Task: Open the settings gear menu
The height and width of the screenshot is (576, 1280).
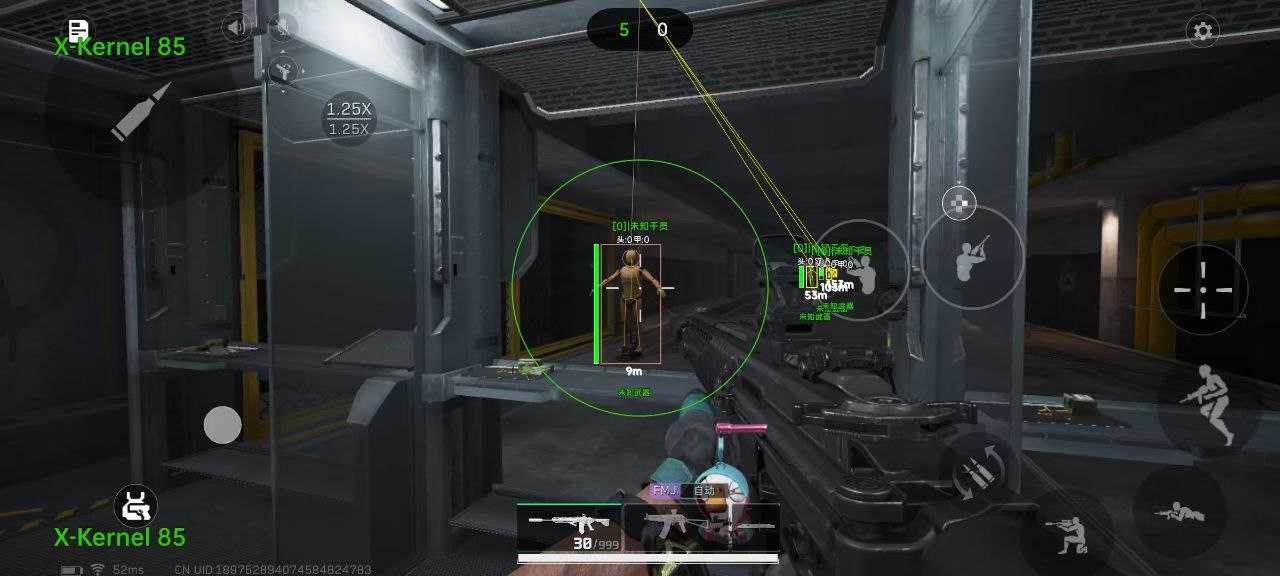Action: pos(1203,31)
